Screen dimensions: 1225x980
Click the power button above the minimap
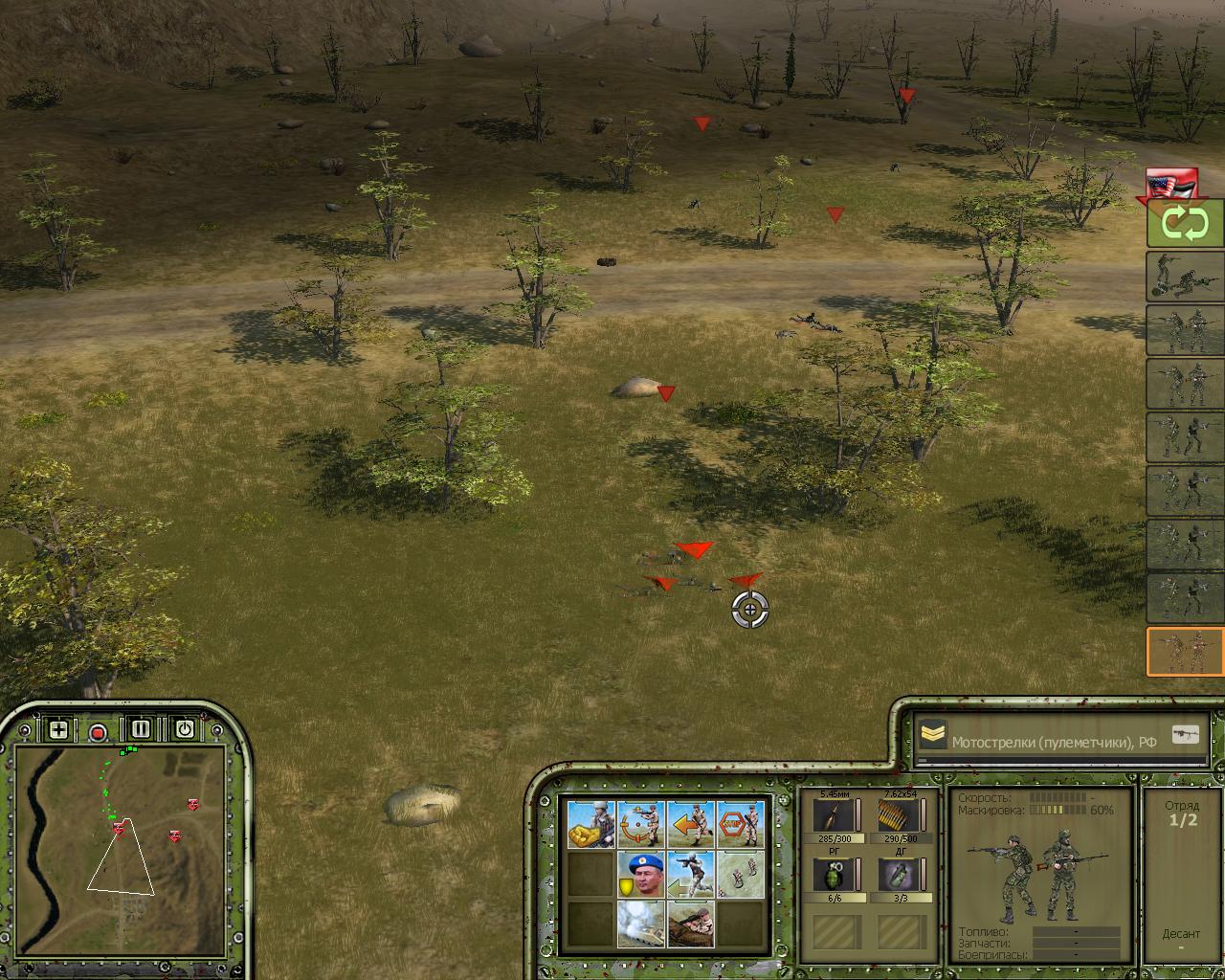pyautogui.click(x=184, y=729)
